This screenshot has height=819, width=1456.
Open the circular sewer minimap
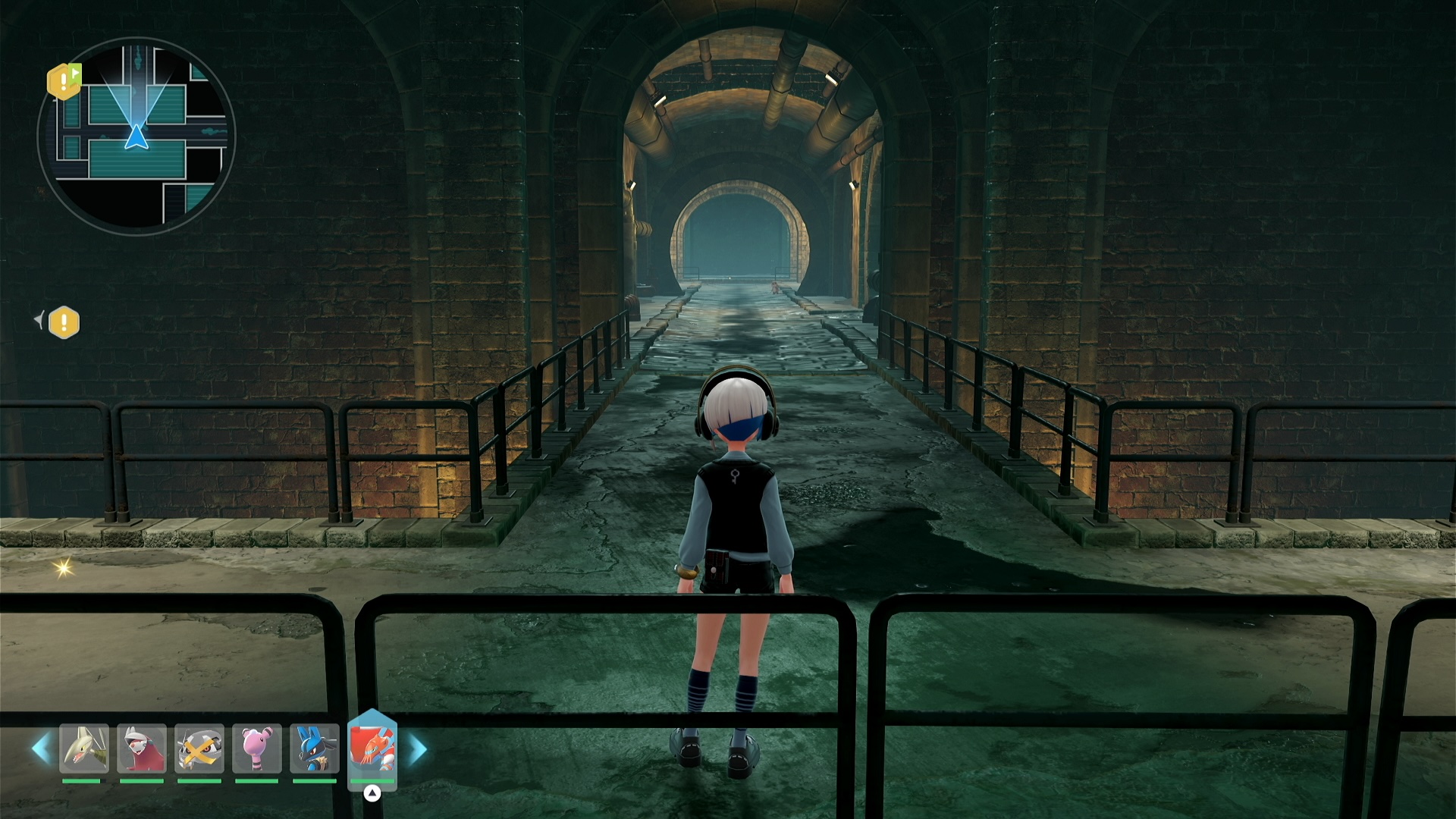(136, 136)
